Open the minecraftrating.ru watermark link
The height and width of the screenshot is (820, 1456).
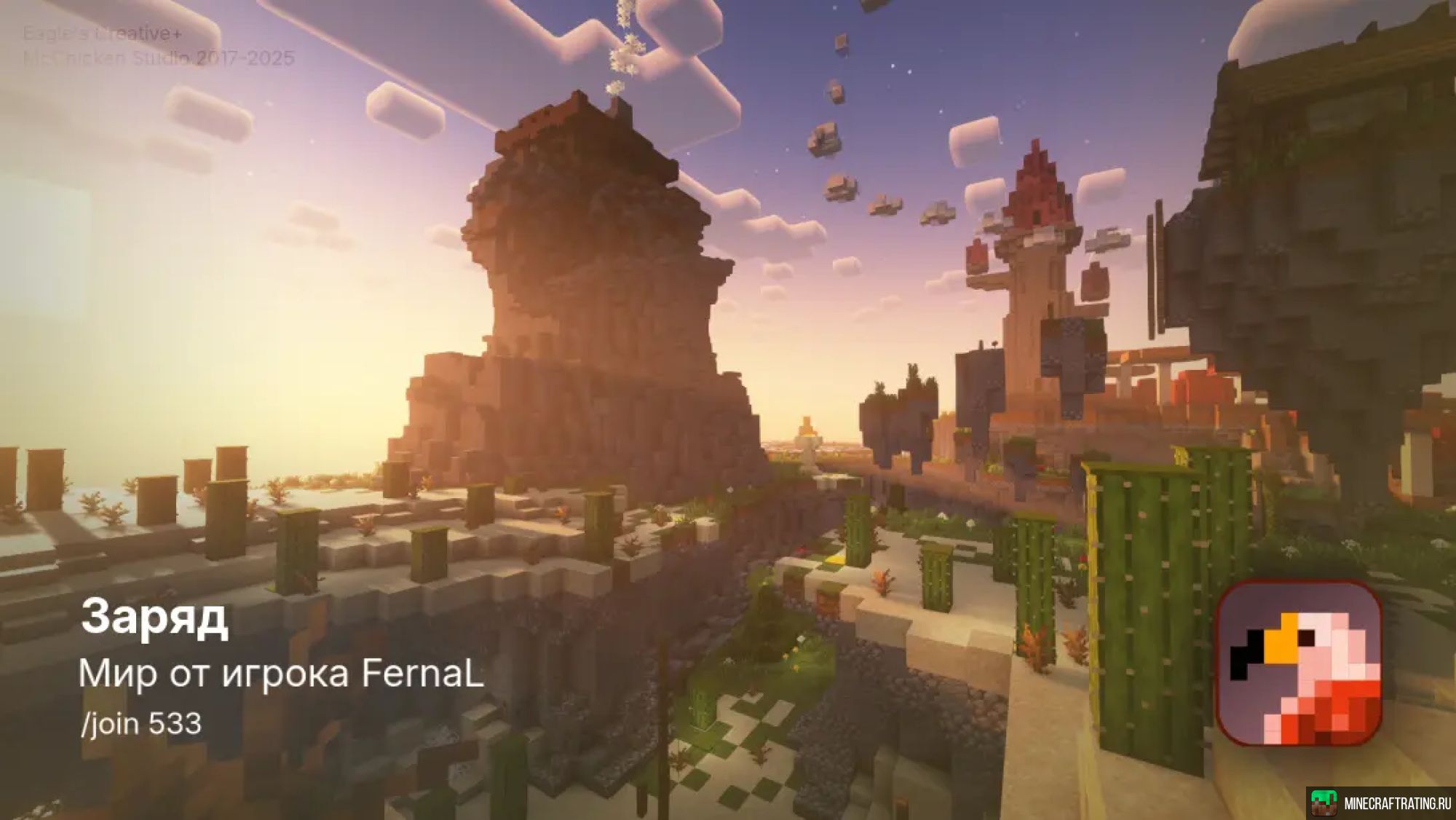pos(1381,803)
